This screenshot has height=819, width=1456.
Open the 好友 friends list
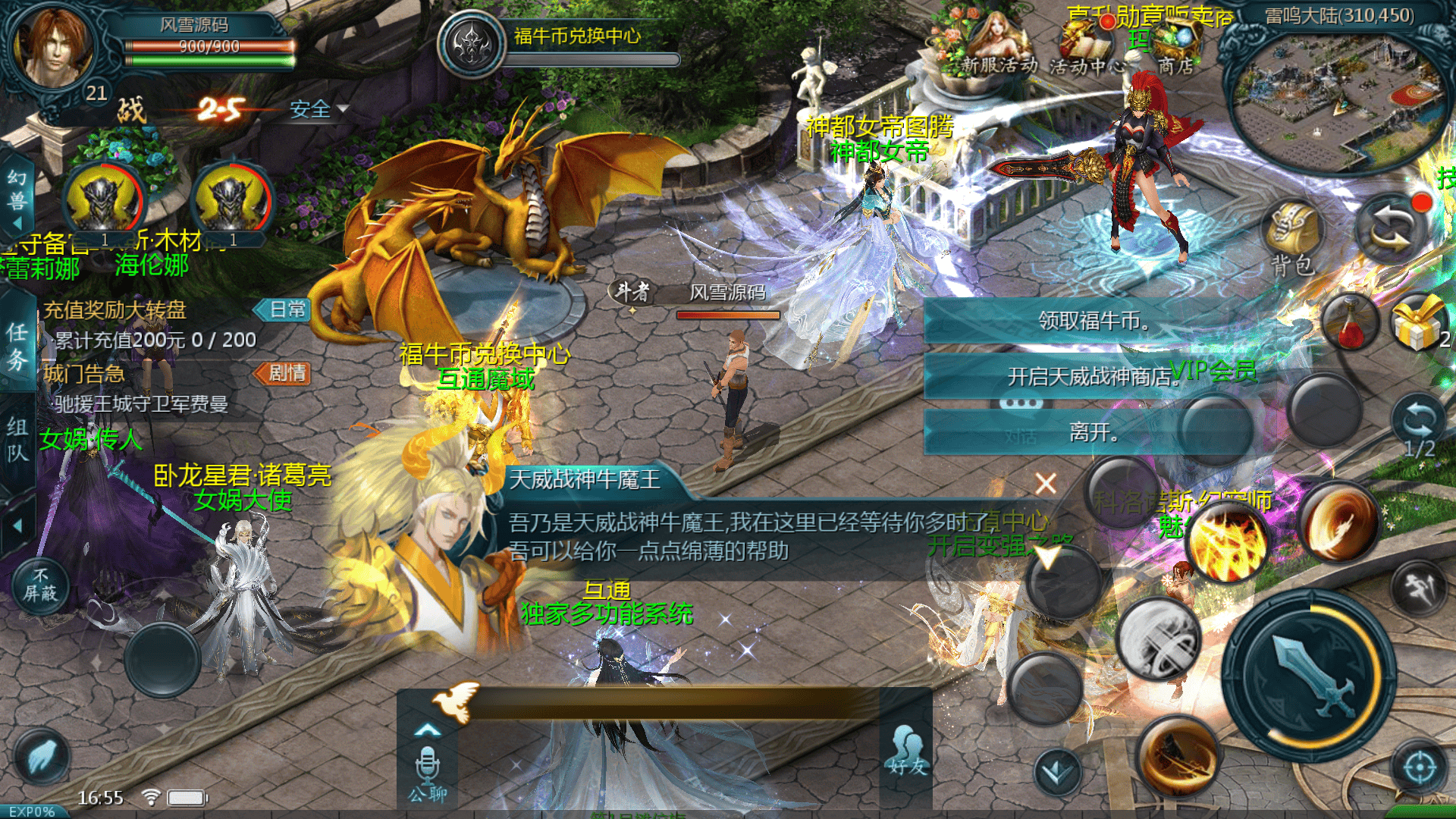(x=907, y=751)
